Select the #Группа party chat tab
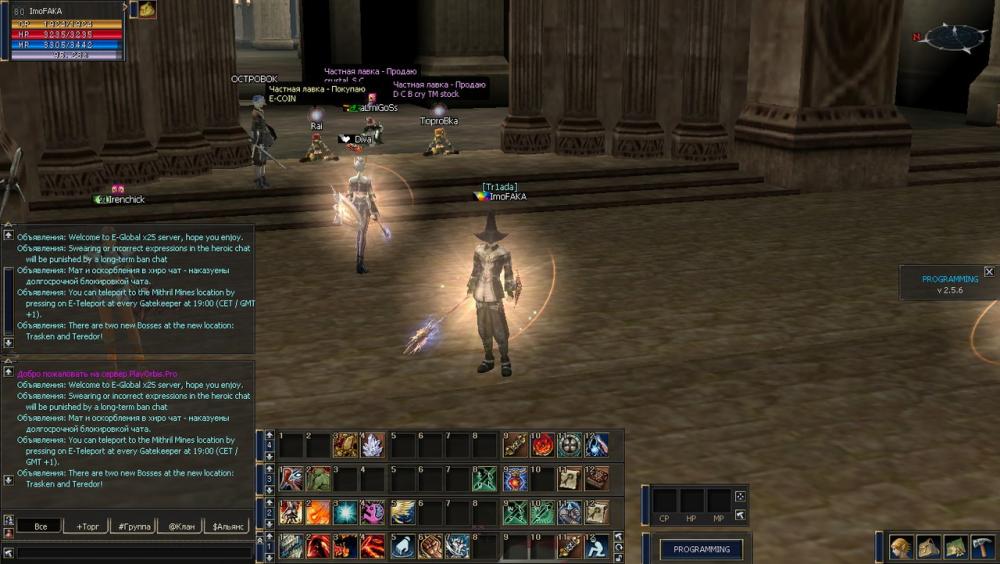This screenshot has width=1000, height=564. [x=134, y=525]
